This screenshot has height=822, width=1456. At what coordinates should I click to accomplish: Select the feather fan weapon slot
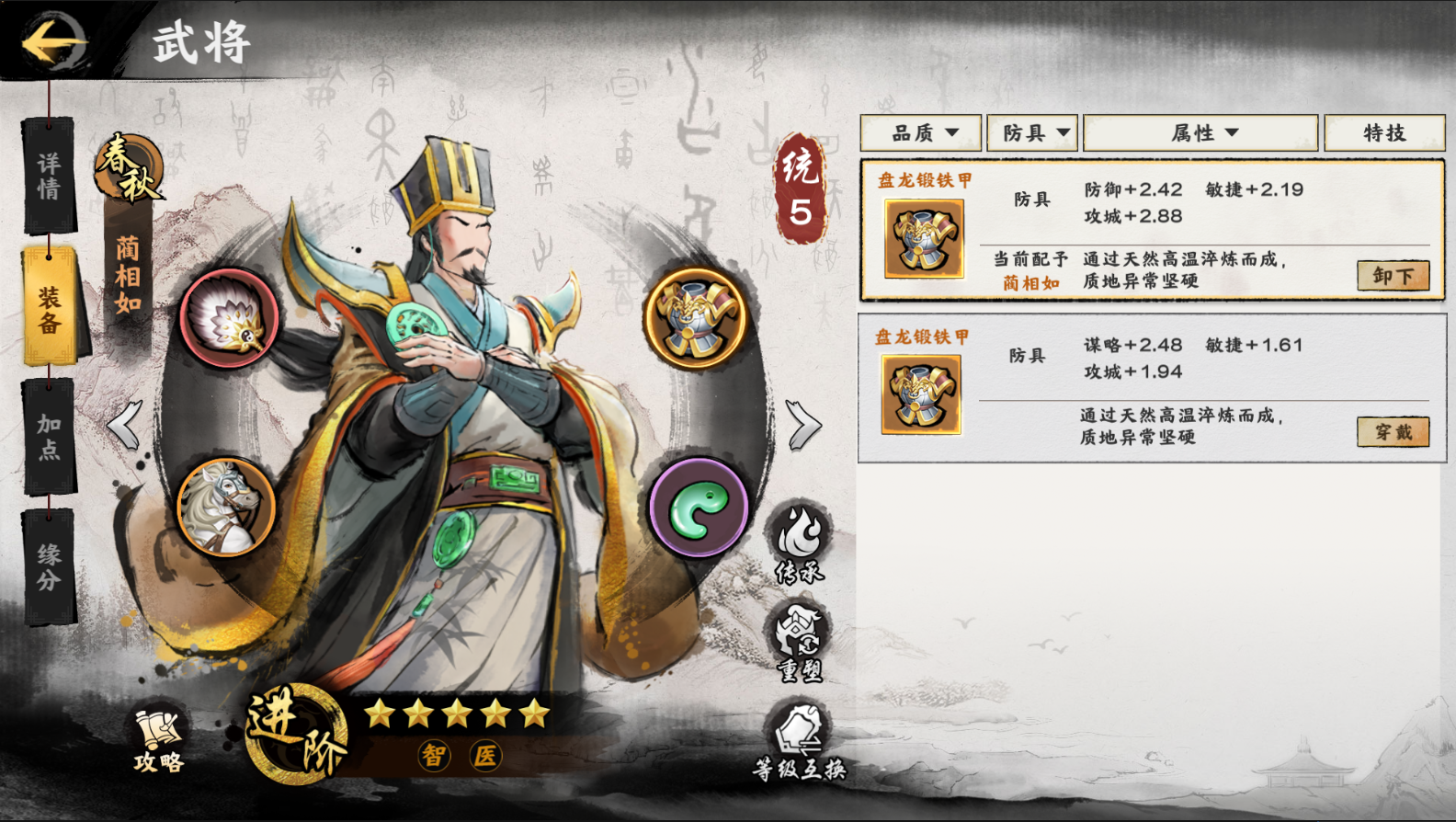click(x=229, y=319)
